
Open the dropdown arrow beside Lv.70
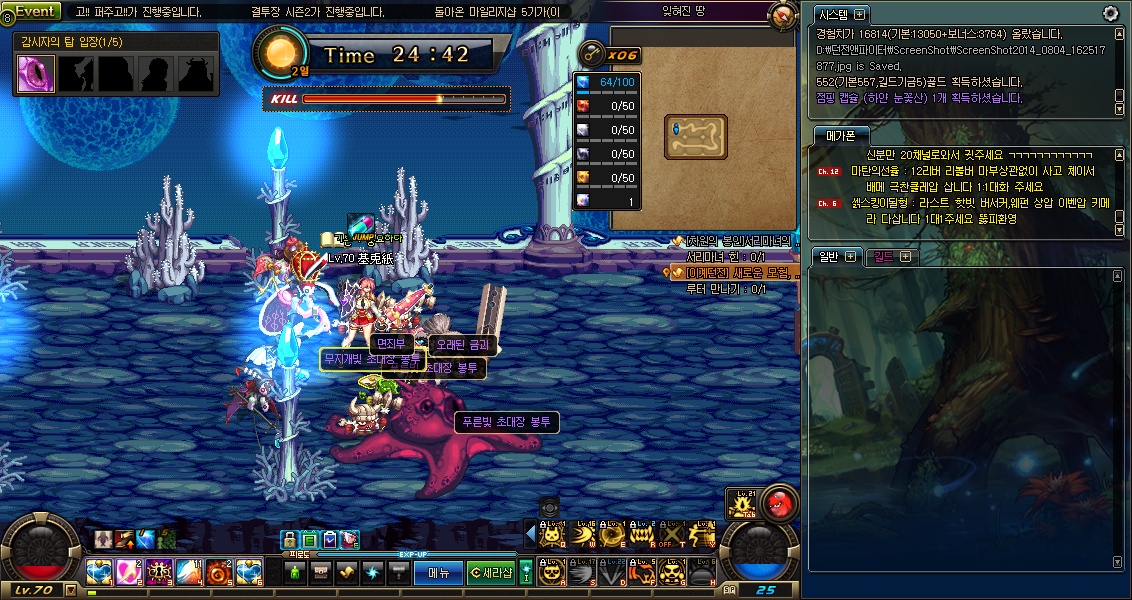coord(70,590)
